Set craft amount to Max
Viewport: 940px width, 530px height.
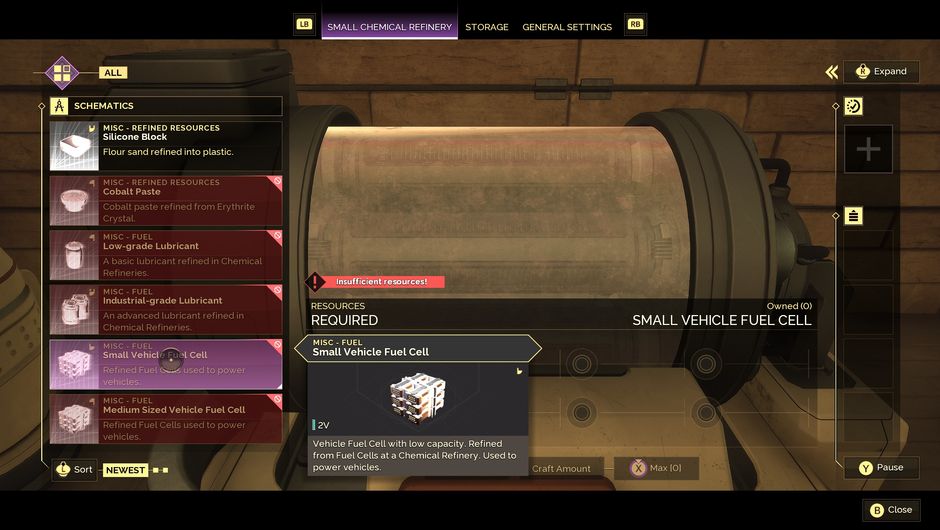[655, 468]
